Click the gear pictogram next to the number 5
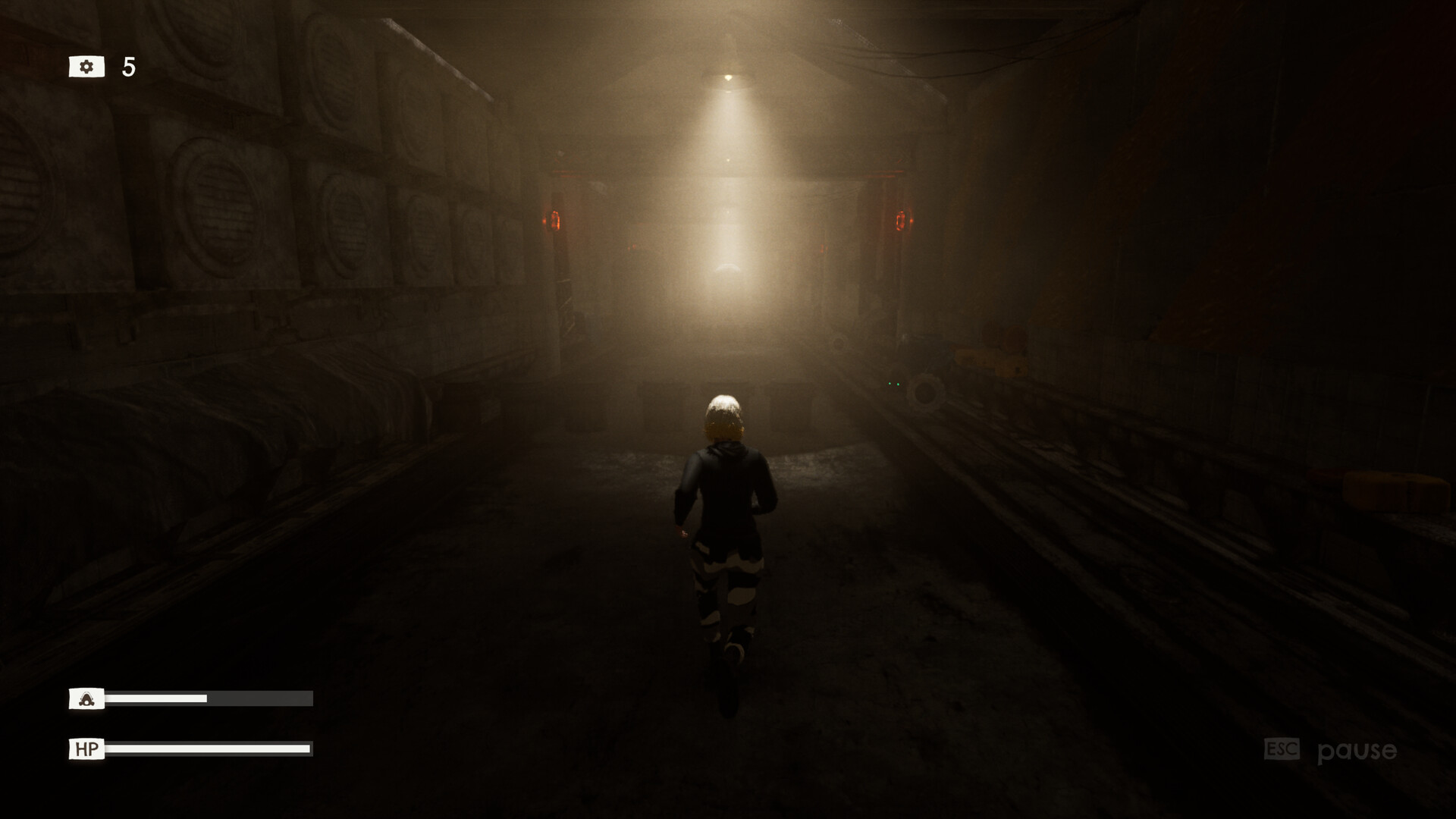This screenshot has height=819, width=1456. tap(87, 67)
